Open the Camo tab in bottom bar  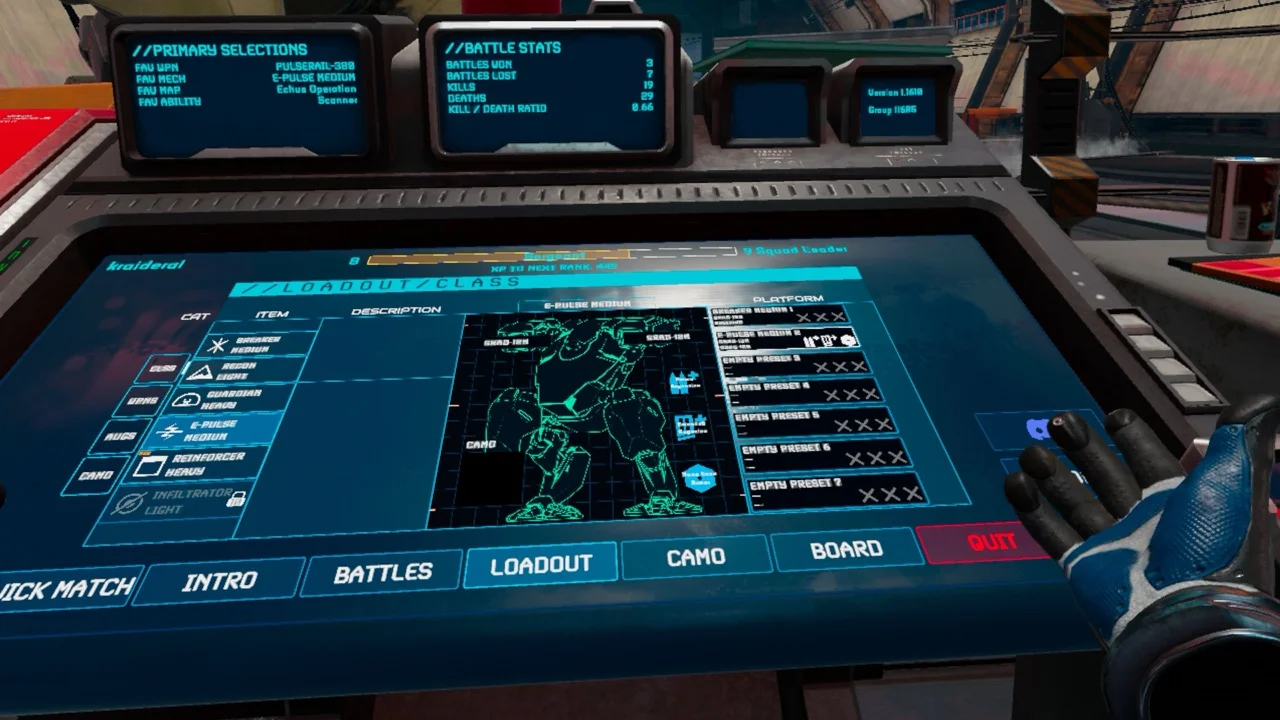pos(696,557)
